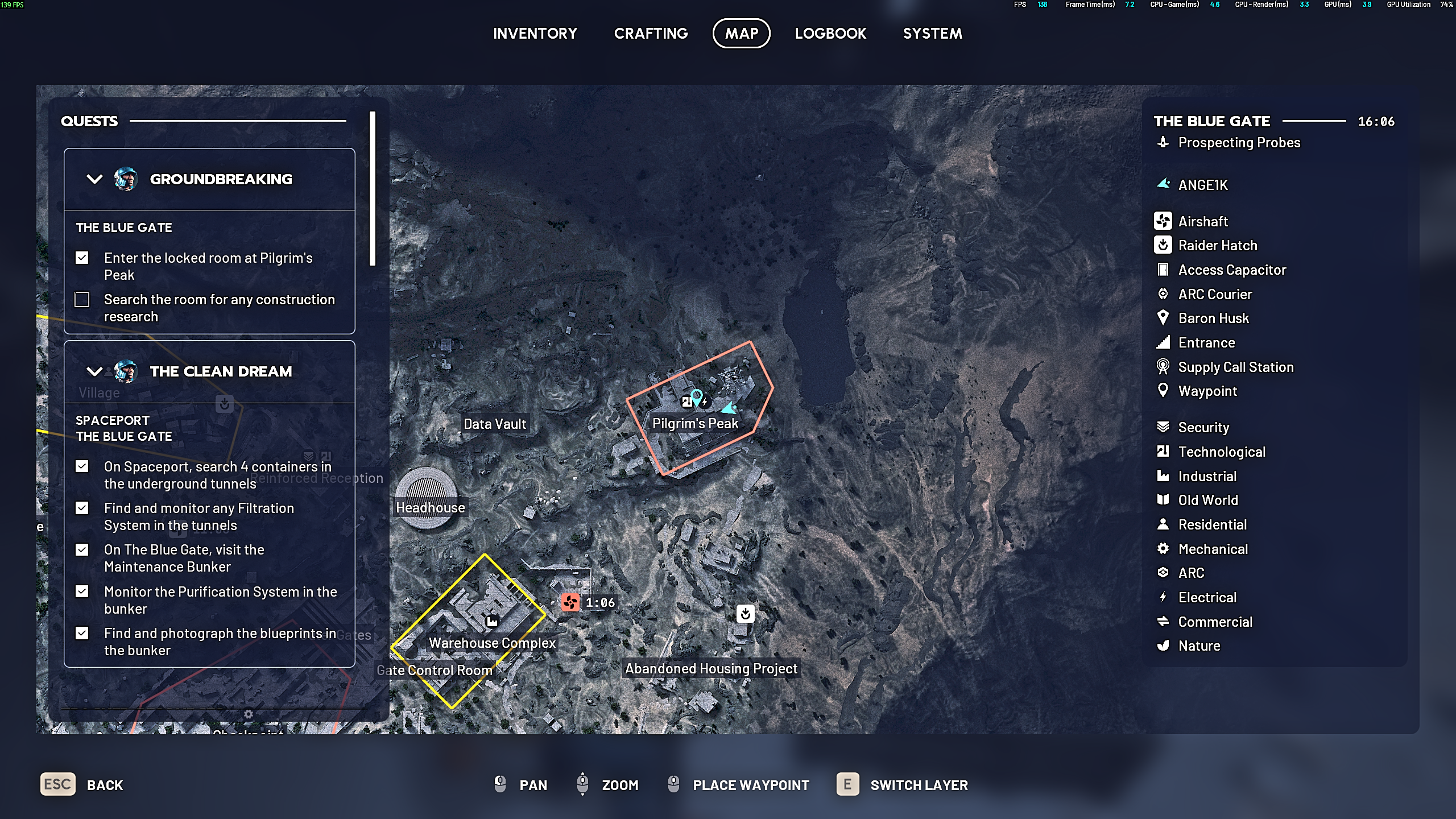Click the Warehouse Complex map label

click(x=492, y=643)
